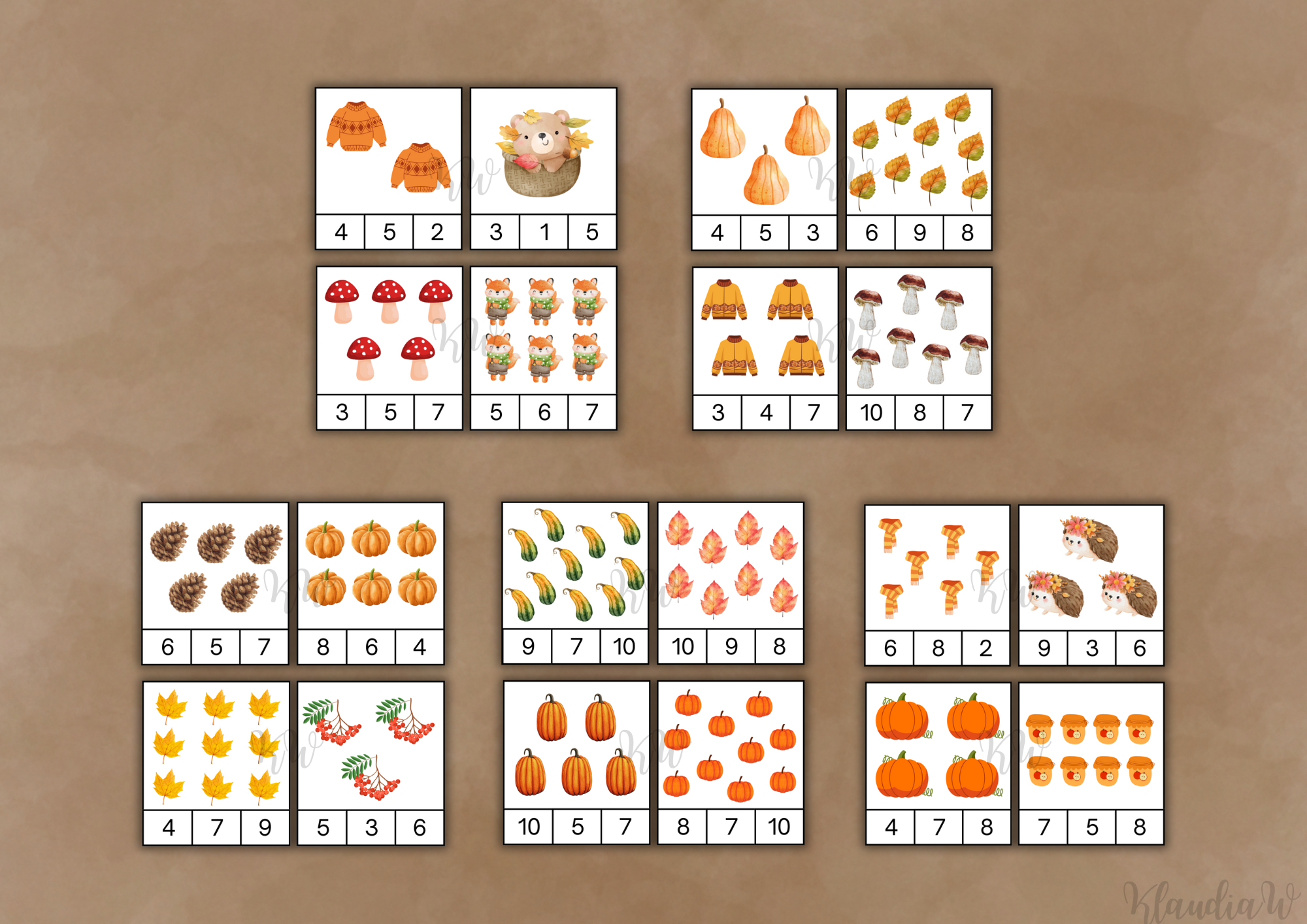This screenshot has height=924, width=1307.
Task: Choose number 6 on the striped scarves card
Action: [x=889, y=648]
